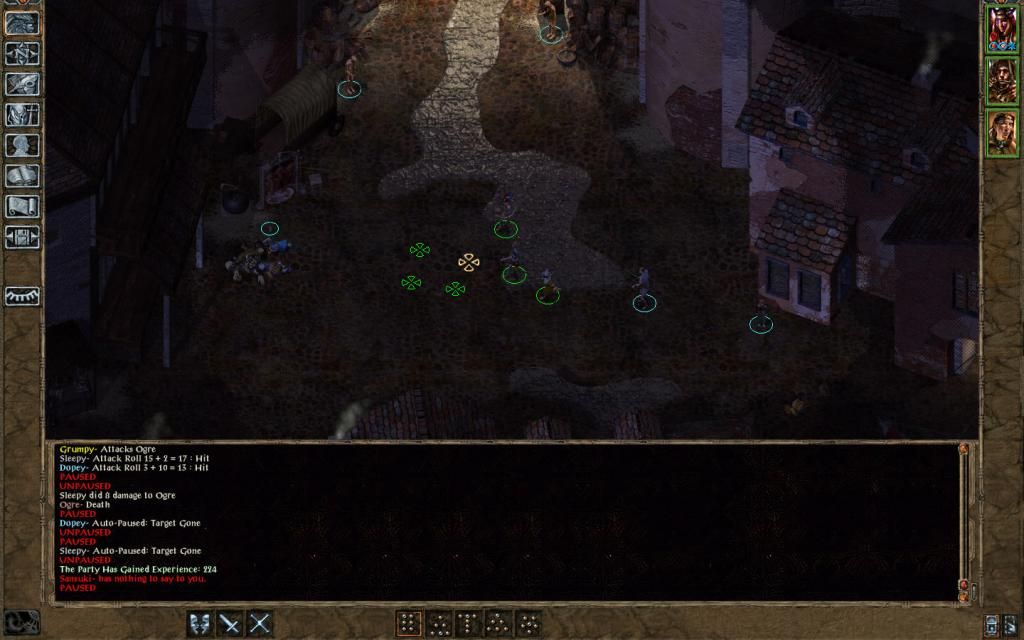
Task: Click the game clock to unpause
Action: click(x=21, y=621)
